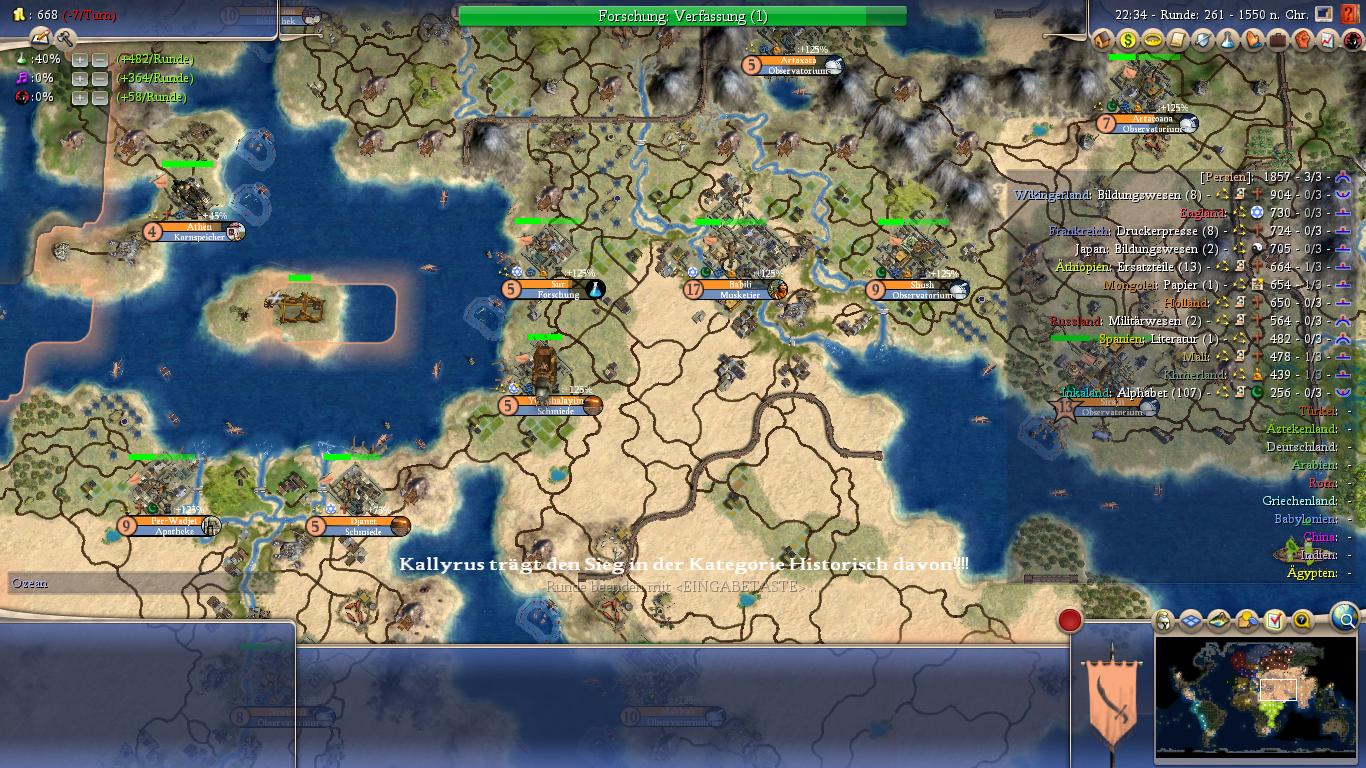The image size is (1366, 768).
Task: Open the domestic advisor house icon
Action: click(x=1103, y=40)
